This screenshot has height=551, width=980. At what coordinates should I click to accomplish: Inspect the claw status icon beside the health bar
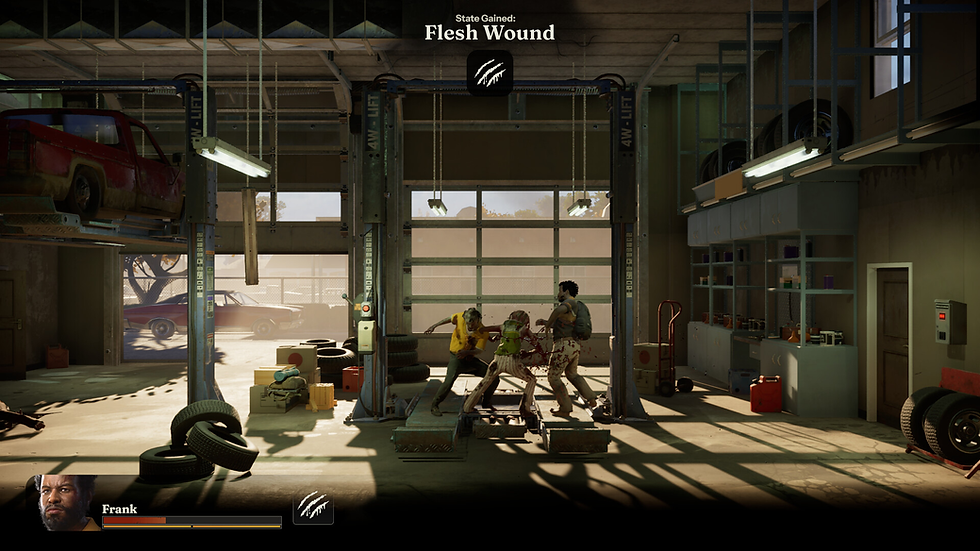click(x=313, y=508)
